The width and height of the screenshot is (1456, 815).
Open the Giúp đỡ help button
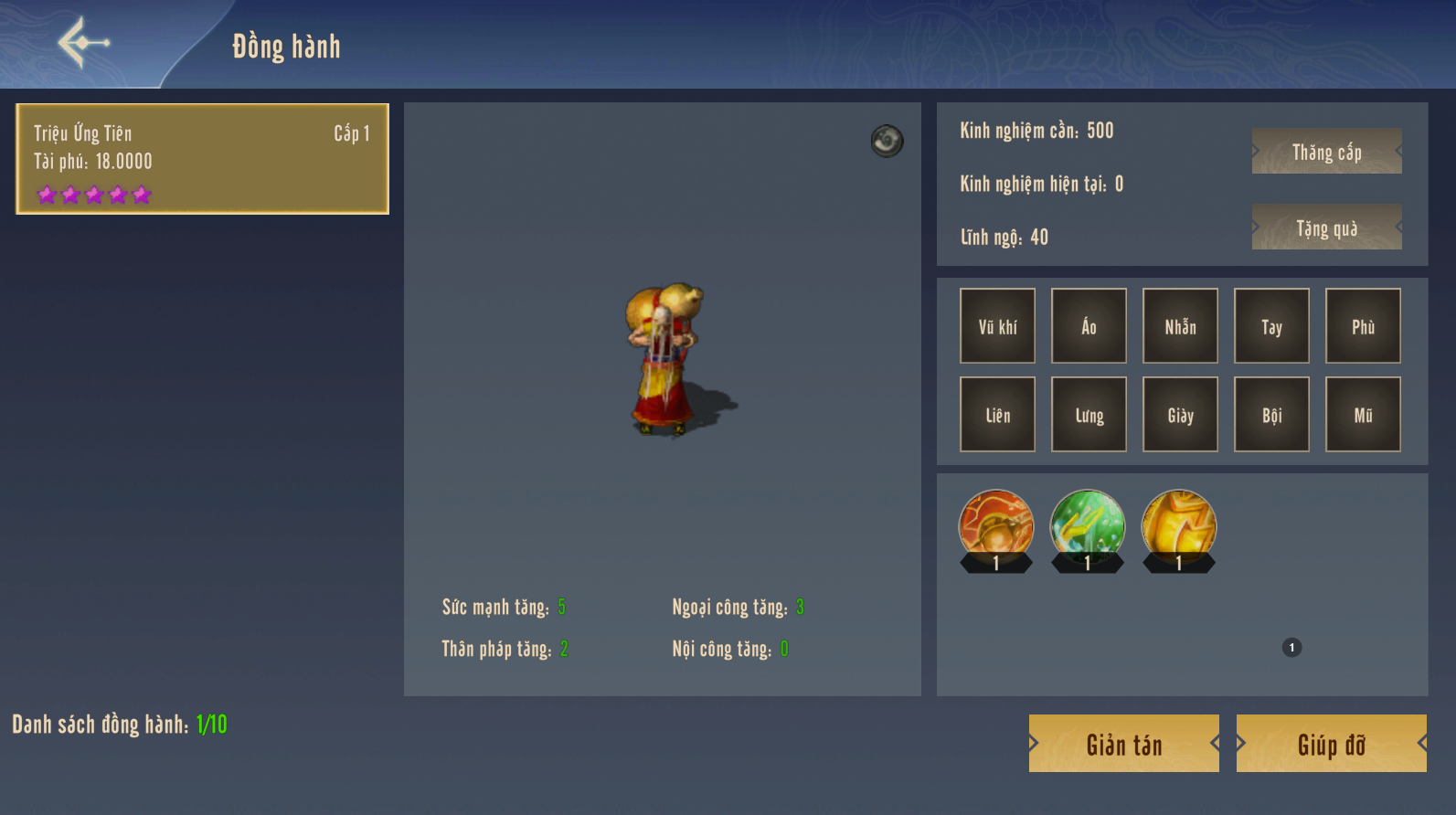(x=1331, y=744)
